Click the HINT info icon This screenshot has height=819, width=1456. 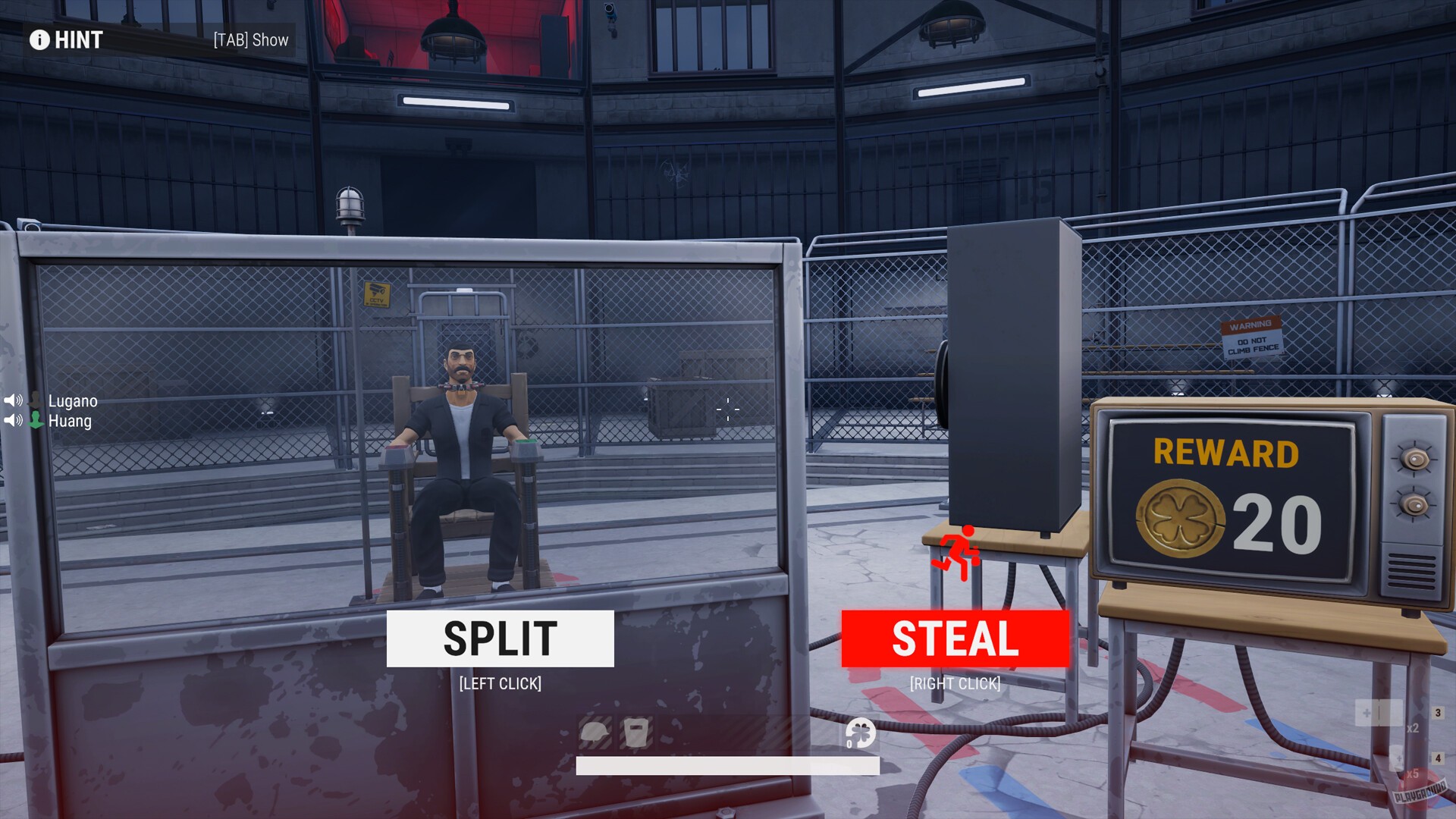click(39, 39)
